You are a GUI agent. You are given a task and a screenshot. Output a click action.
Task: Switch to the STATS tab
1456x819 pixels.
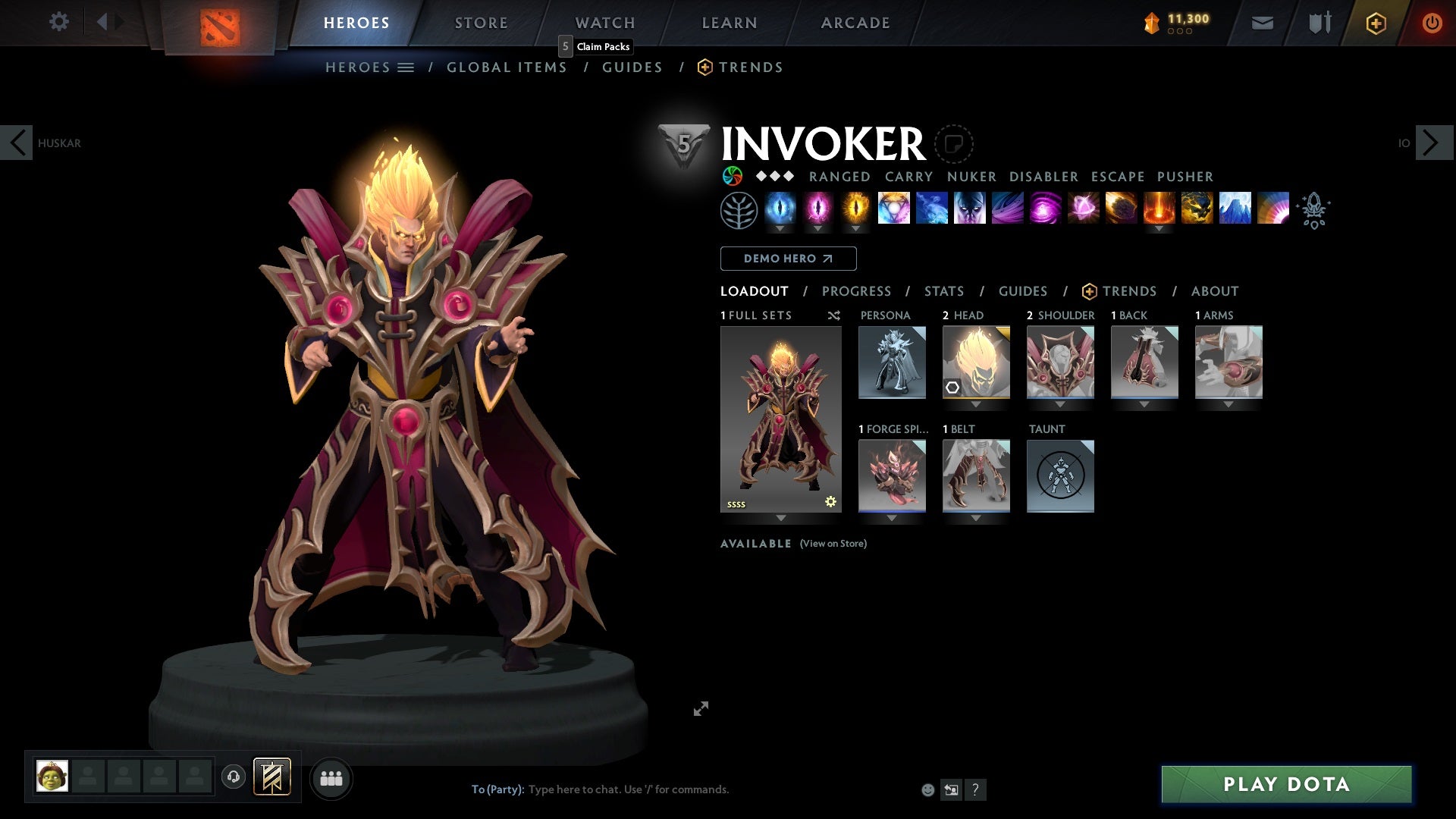[943, 291]
